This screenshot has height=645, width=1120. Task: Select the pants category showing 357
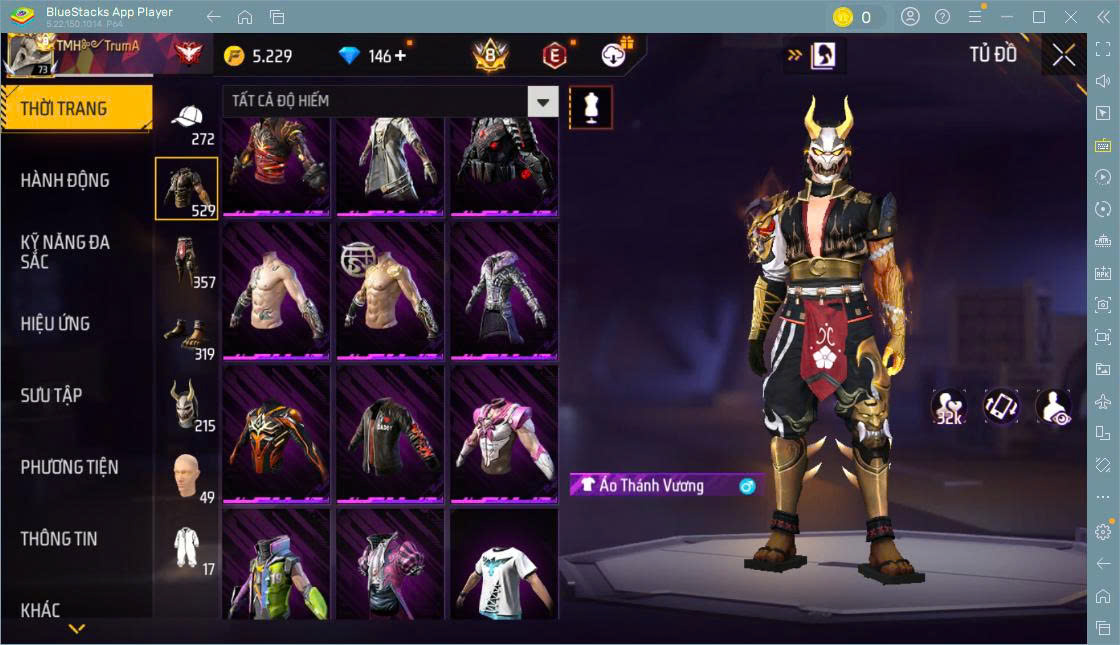pos(187,262)
